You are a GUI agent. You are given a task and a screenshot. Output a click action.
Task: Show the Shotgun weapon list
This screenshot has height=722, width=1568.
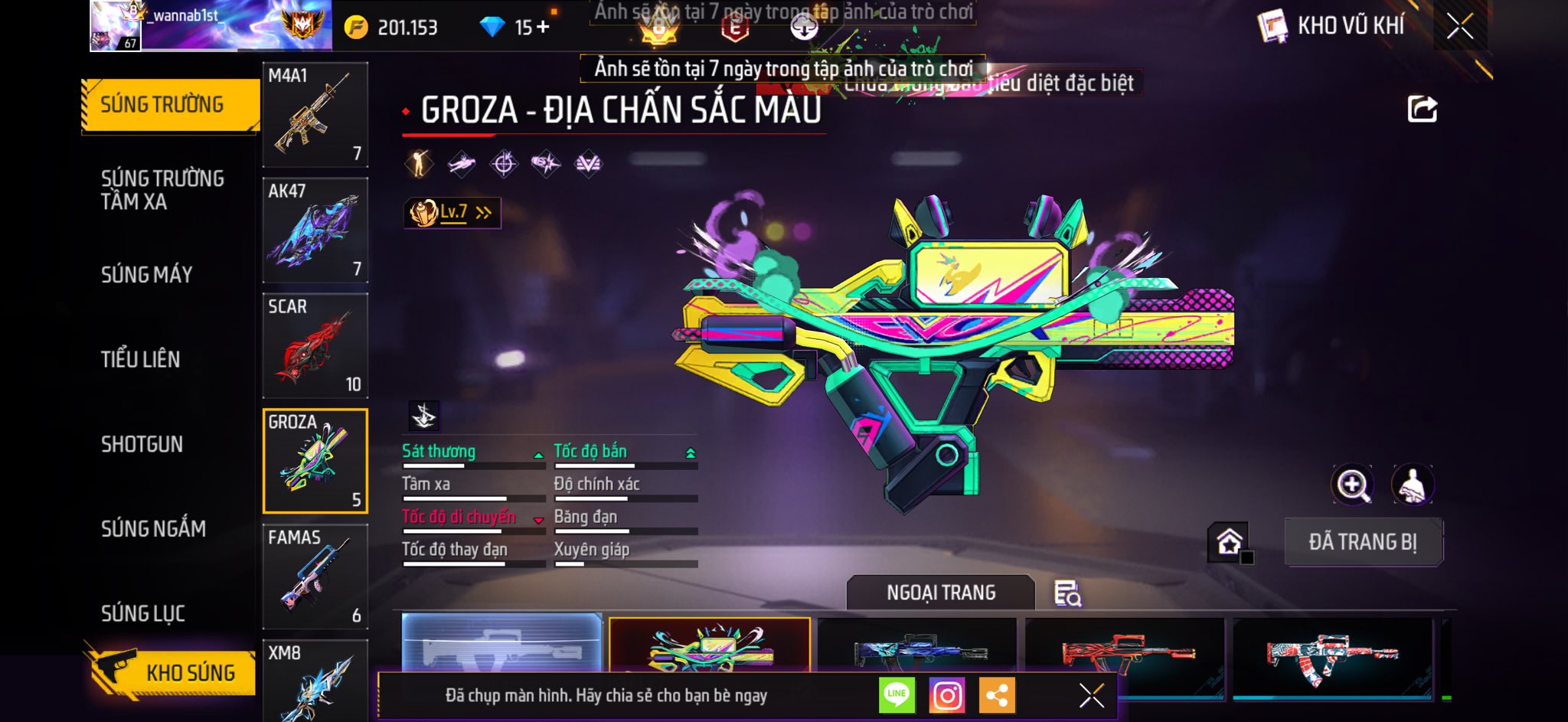[x=142, y=444]
